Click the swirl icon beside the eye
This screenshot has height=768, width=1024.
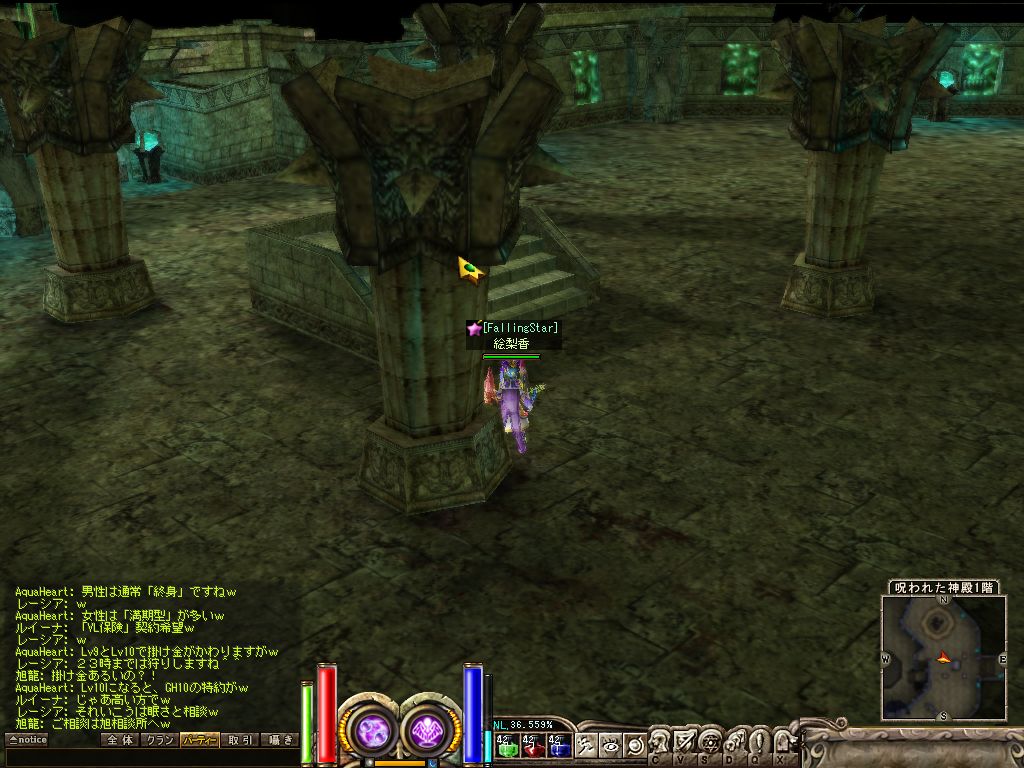(634, 744)
